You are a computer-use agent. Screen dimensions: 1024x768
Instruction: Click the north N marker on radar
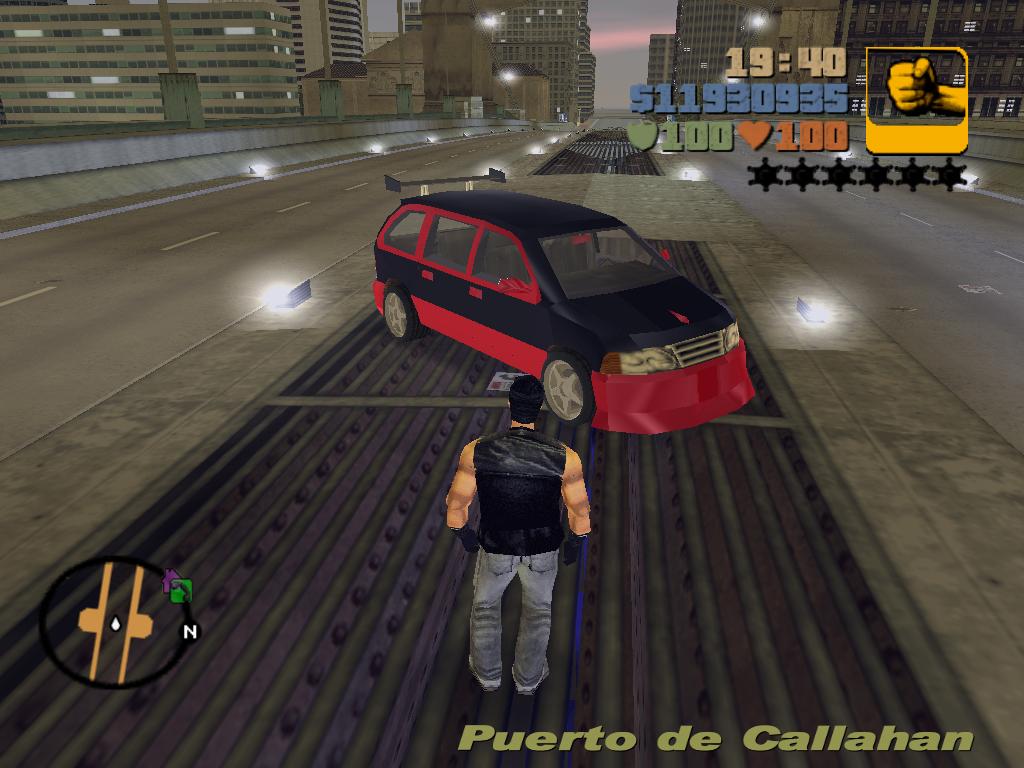(x=189, y=631)
